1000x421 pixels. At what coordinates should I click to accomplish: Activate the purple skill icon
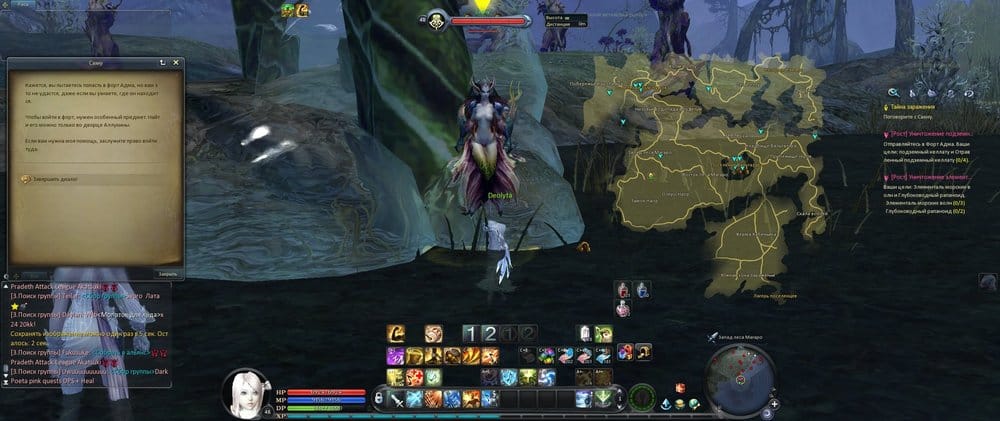pyautogui.click(x=393, y=355)
